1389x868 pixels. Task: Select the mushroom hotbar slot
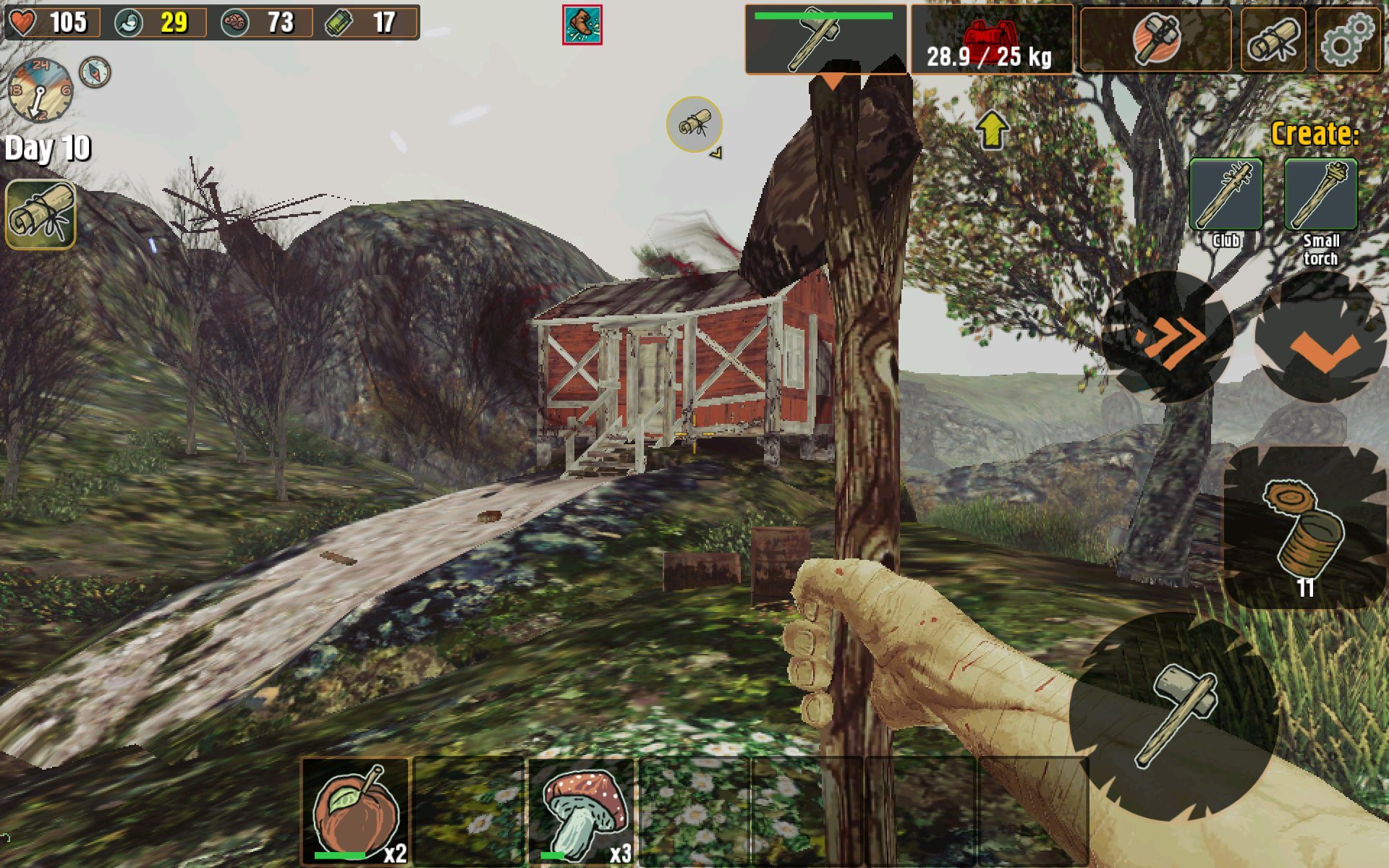(582, 811)
